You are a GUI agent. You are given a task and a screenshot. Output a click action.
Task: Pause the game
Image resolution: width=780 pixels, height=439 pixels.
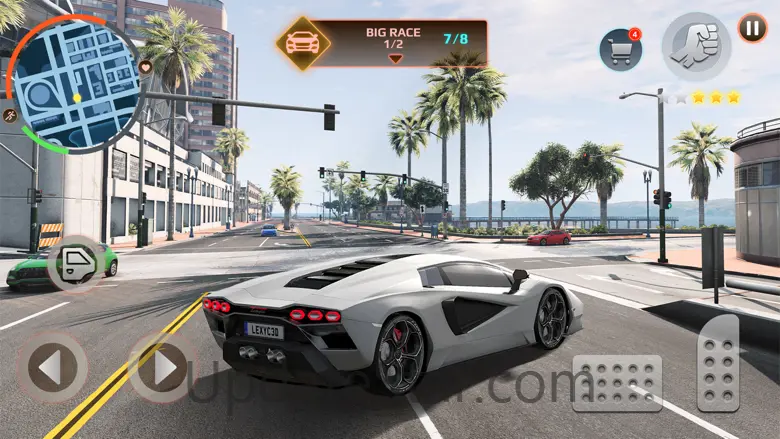click(x=752, y=27)
